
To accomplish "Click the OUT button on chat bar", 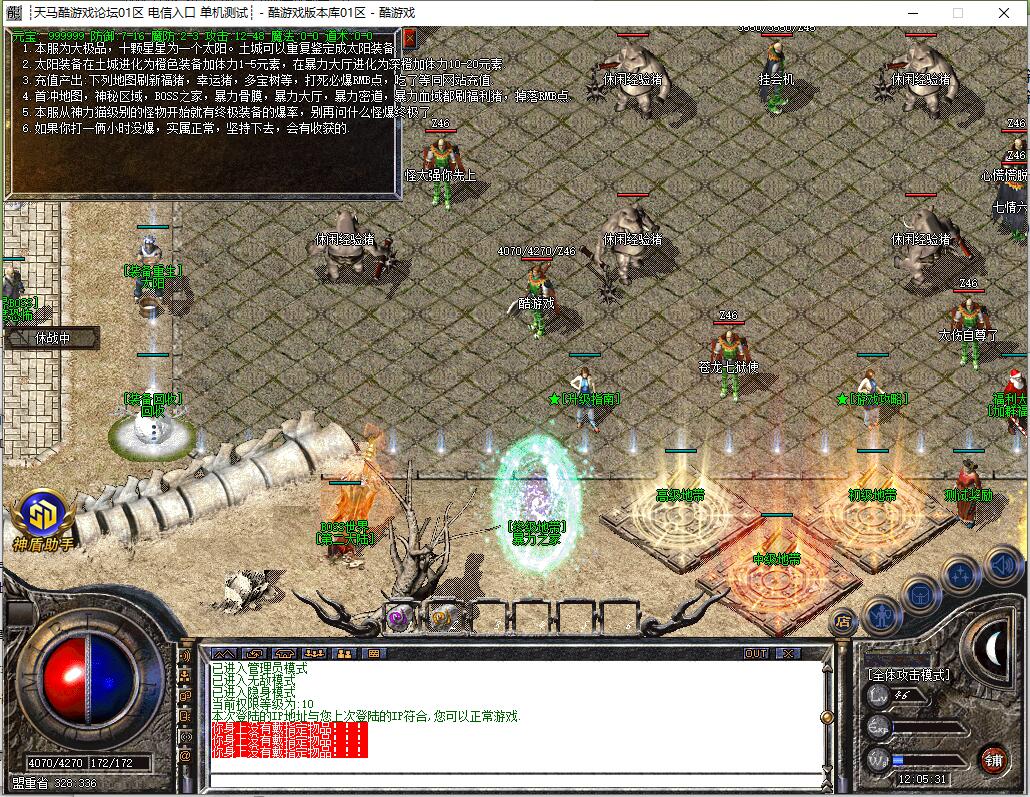I will pos(756,653).
